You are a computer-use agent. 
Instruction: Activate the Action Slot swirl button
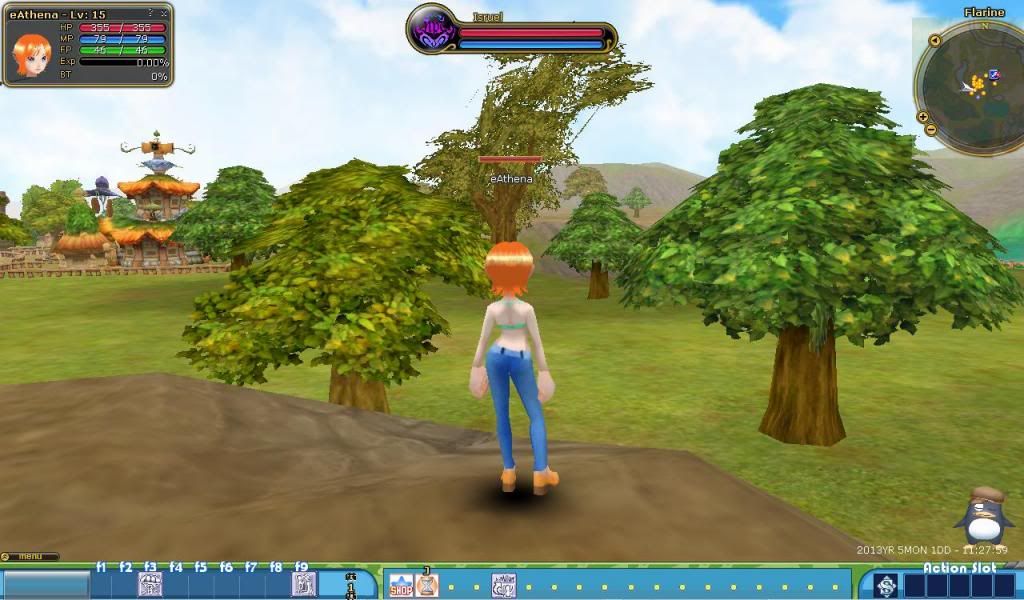[x=886, y=586]
